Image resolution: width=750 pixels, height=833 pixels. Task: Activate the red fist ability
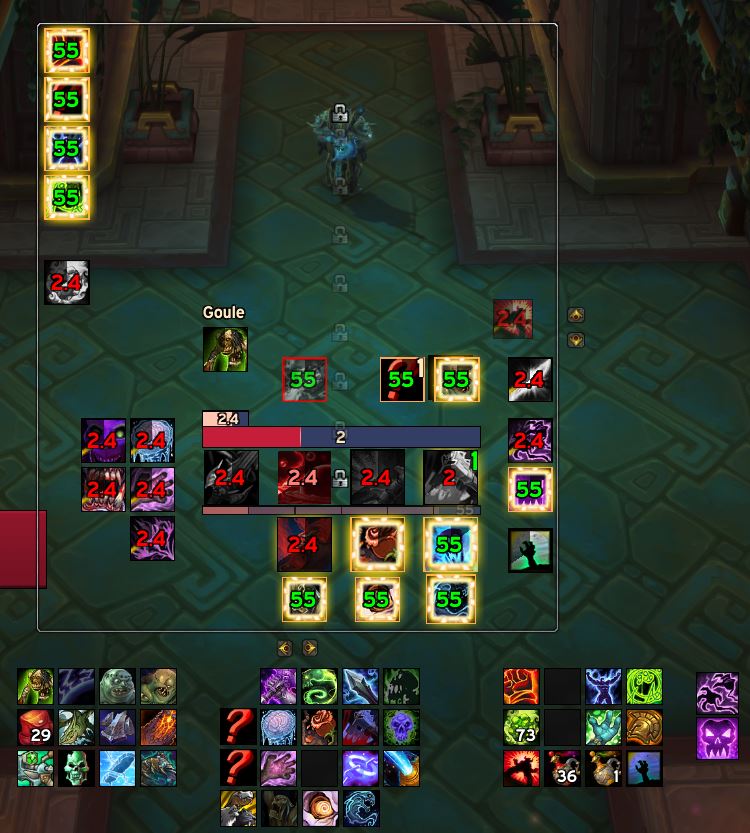[521, 688]
